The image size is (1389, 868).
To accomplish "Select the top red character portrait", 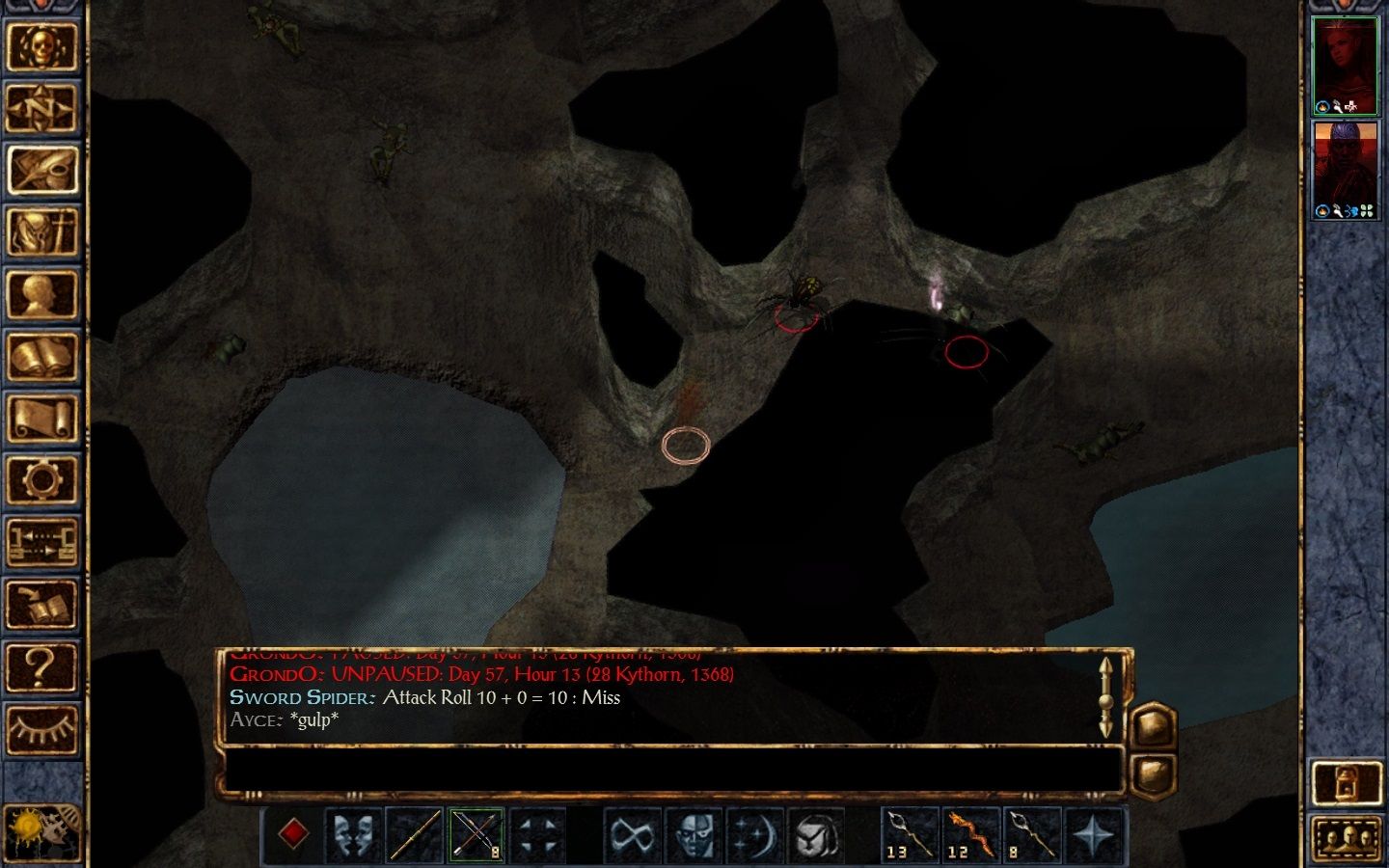I will 1347,65.
